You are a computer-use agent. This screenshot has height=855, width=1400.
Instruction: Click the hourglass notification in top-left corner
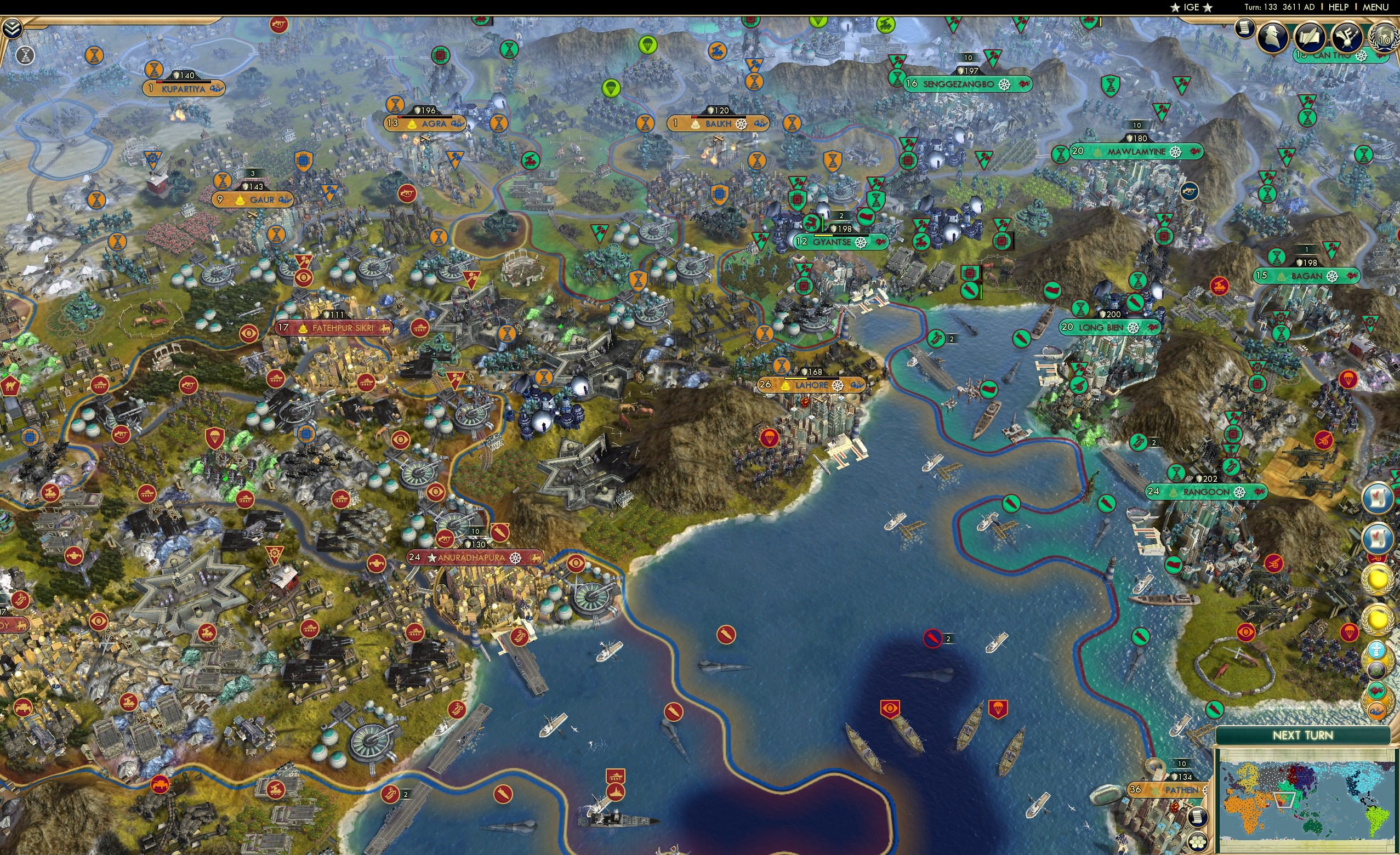24,55
